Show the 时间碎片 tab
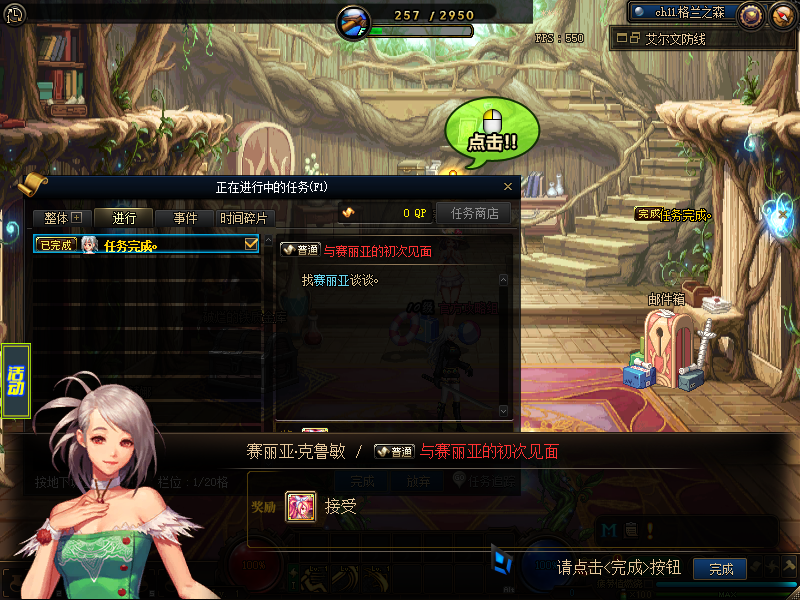800x600 pixels. tap(244, 218)
